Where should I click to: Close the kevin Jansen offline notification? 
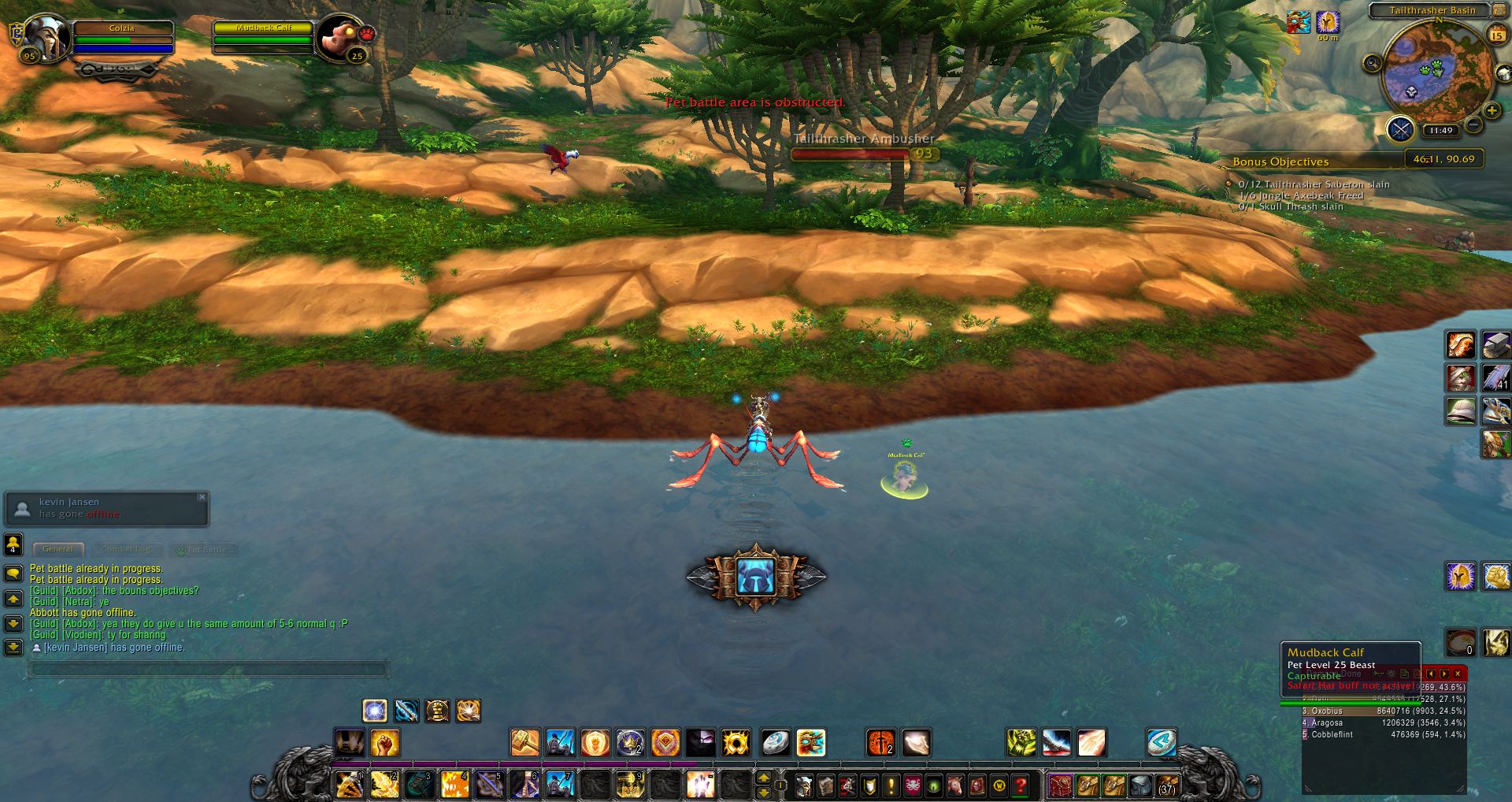[202, 497]
